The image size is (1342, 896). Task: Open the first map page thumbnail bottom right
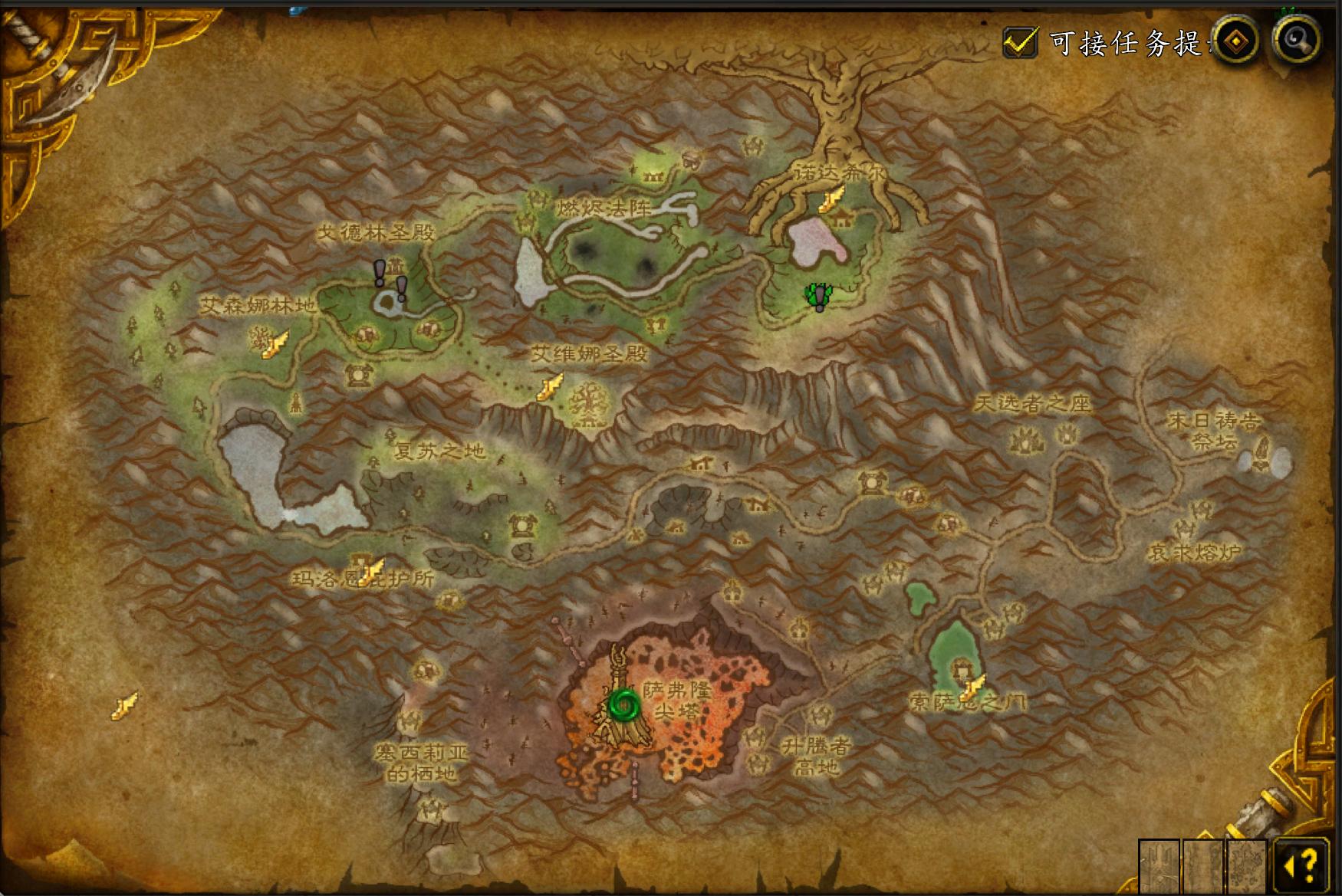click(x=1159, y=866)
